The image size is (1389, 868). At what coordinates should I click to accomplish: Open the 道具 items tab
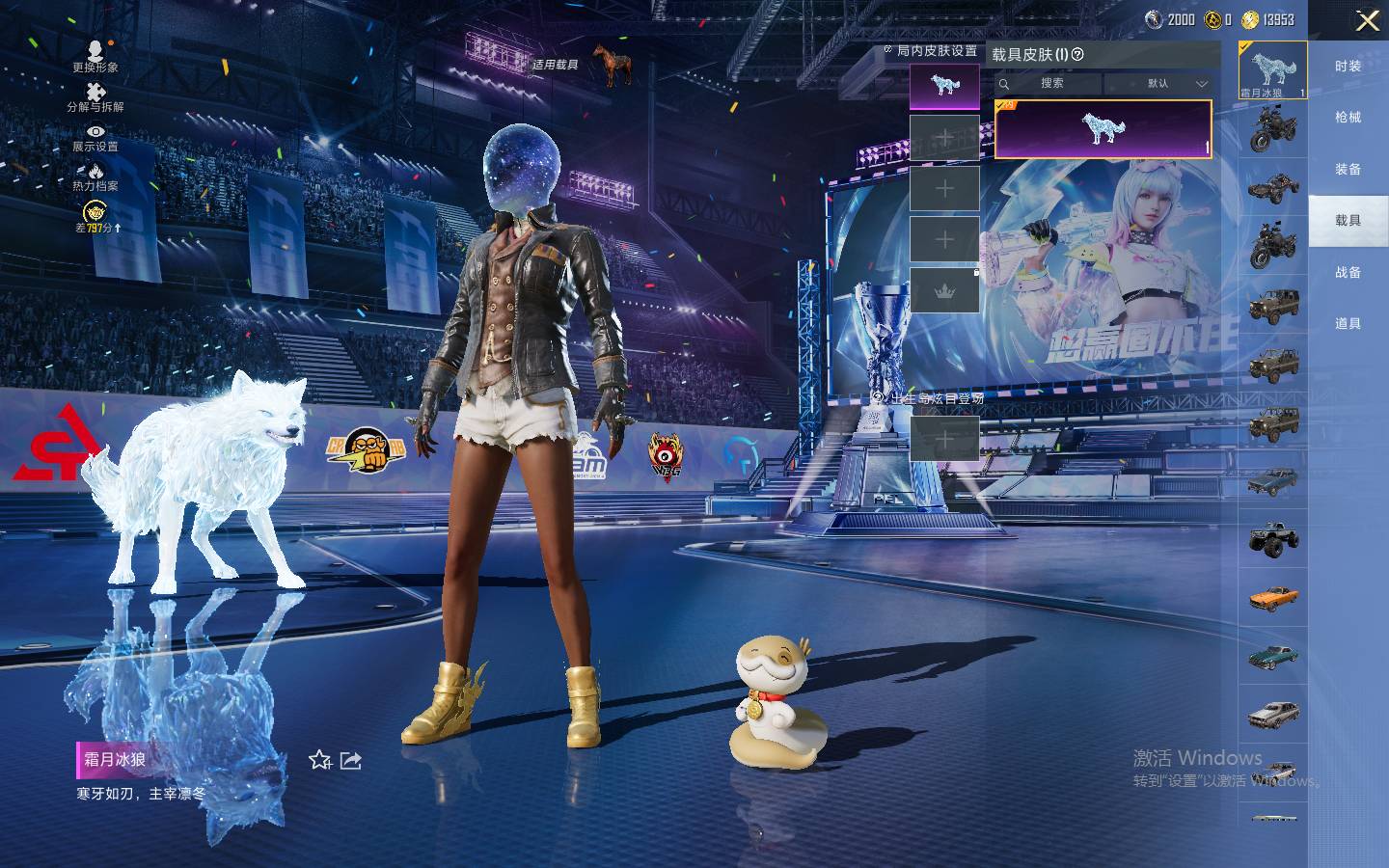coord(1348,324)
